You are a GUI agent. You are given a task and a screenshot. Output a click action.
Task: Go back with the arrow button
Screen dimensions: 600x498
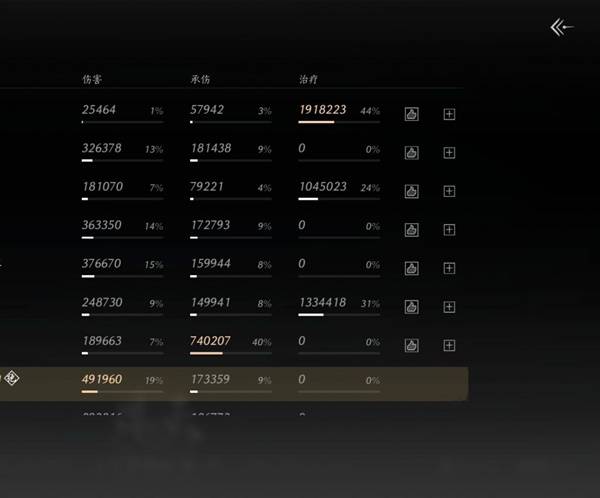tap(562, 28)
